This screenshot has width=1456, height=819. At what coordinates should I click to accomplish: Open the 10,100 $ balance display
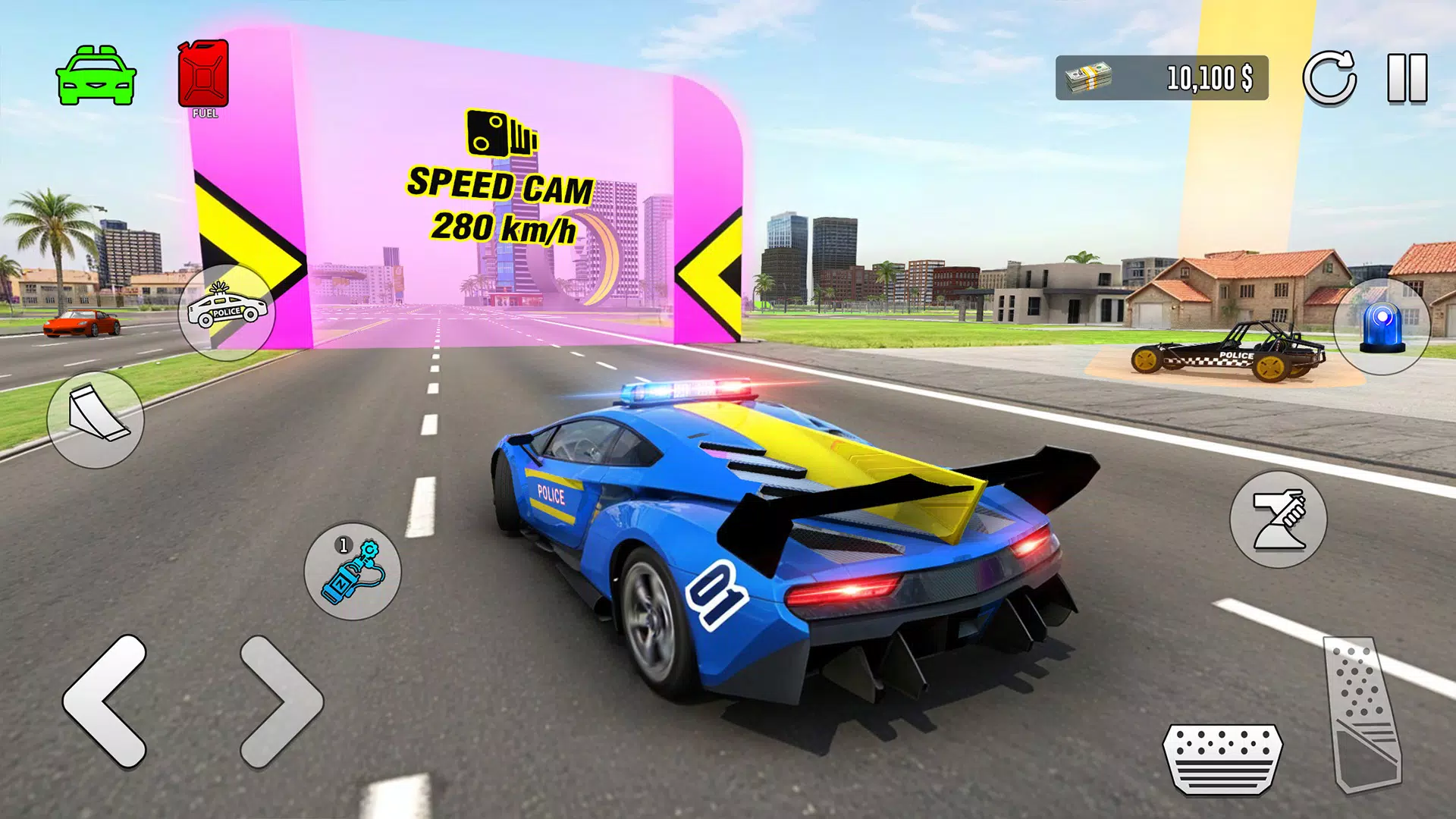click(x=1210, y=78)
